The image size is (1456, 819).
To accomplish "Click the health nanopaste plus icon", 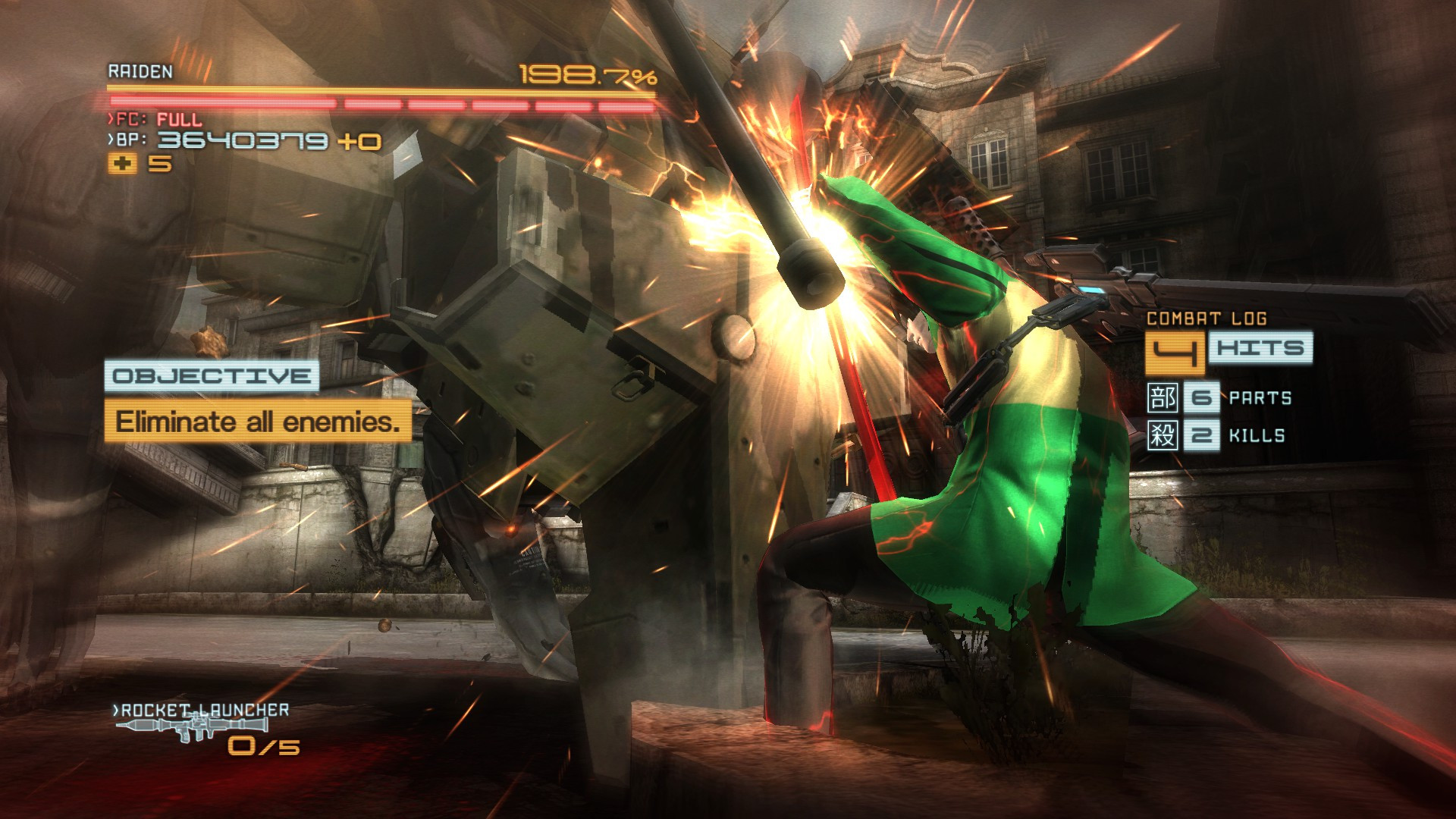I will click(x=123, y=162).
